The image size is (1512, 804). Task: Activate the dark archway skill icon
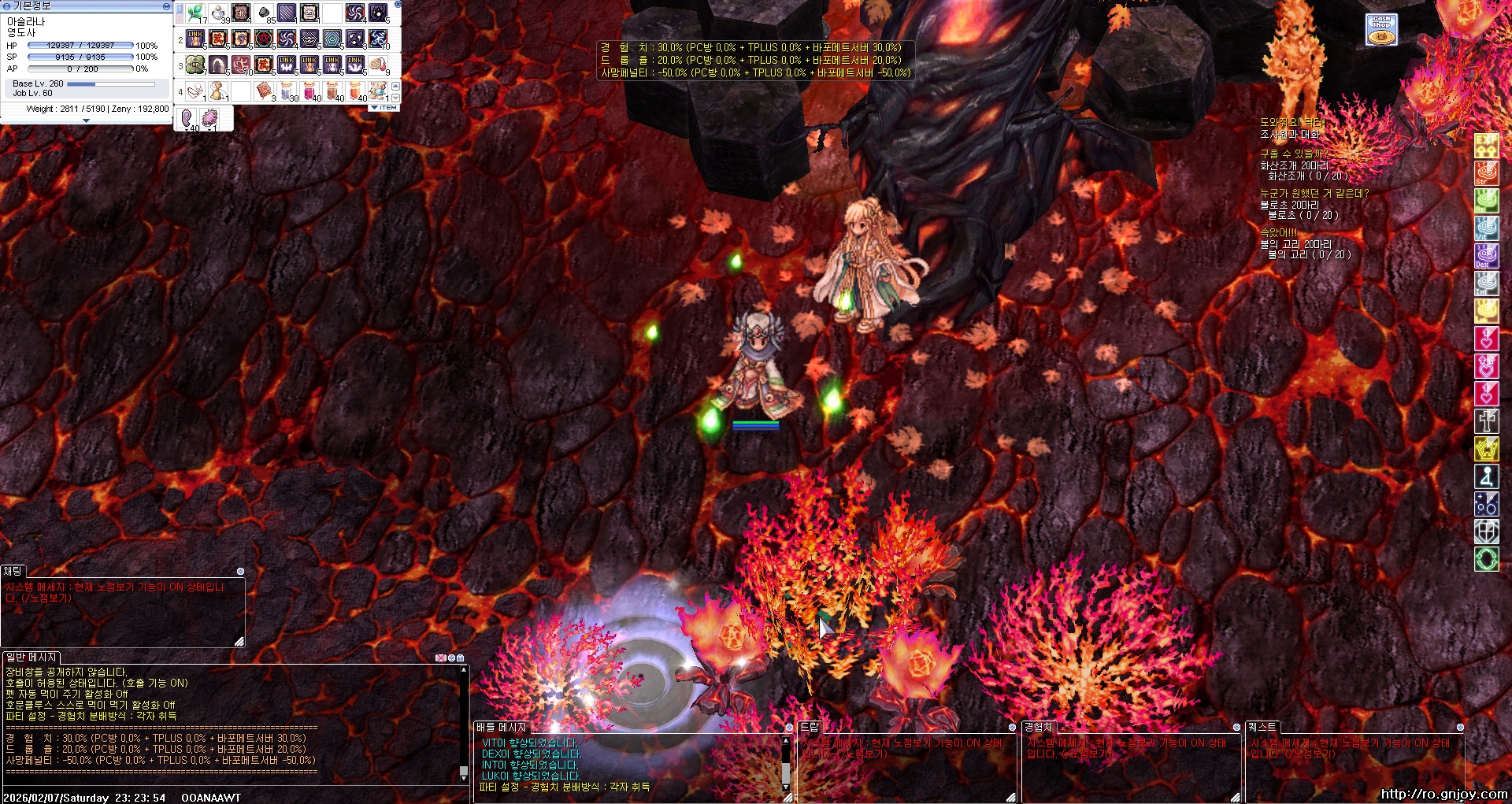pyautogui.click(x=218, y=65)
